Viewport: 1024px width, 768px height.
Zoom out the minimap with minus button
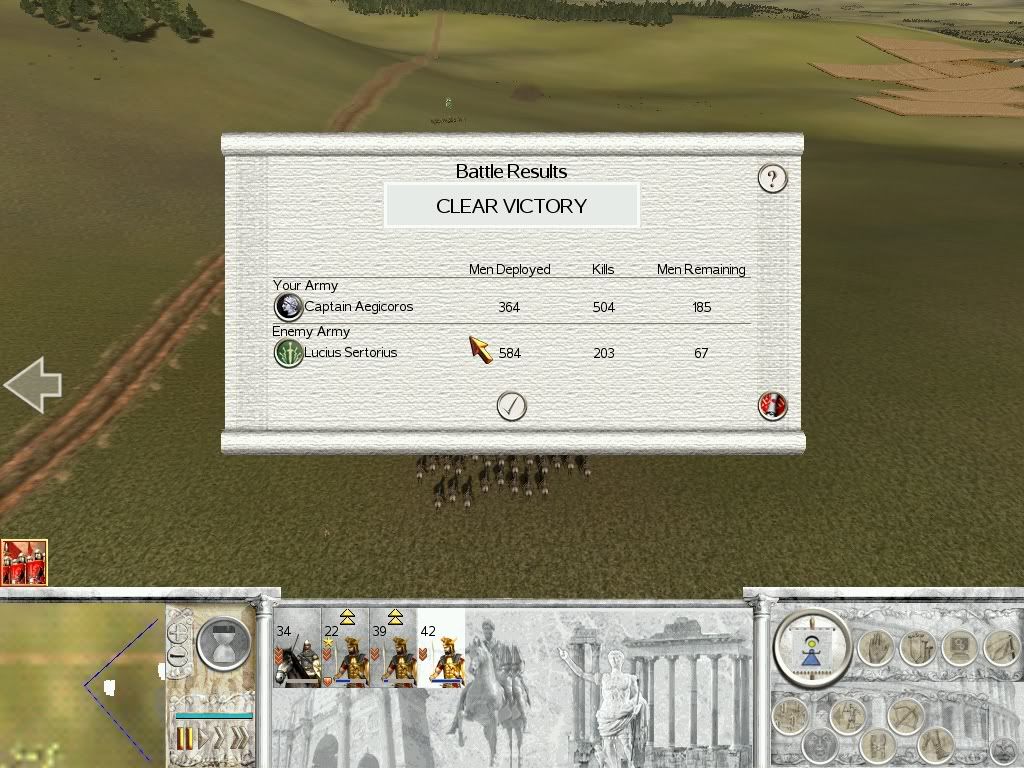tap(179, 657)
